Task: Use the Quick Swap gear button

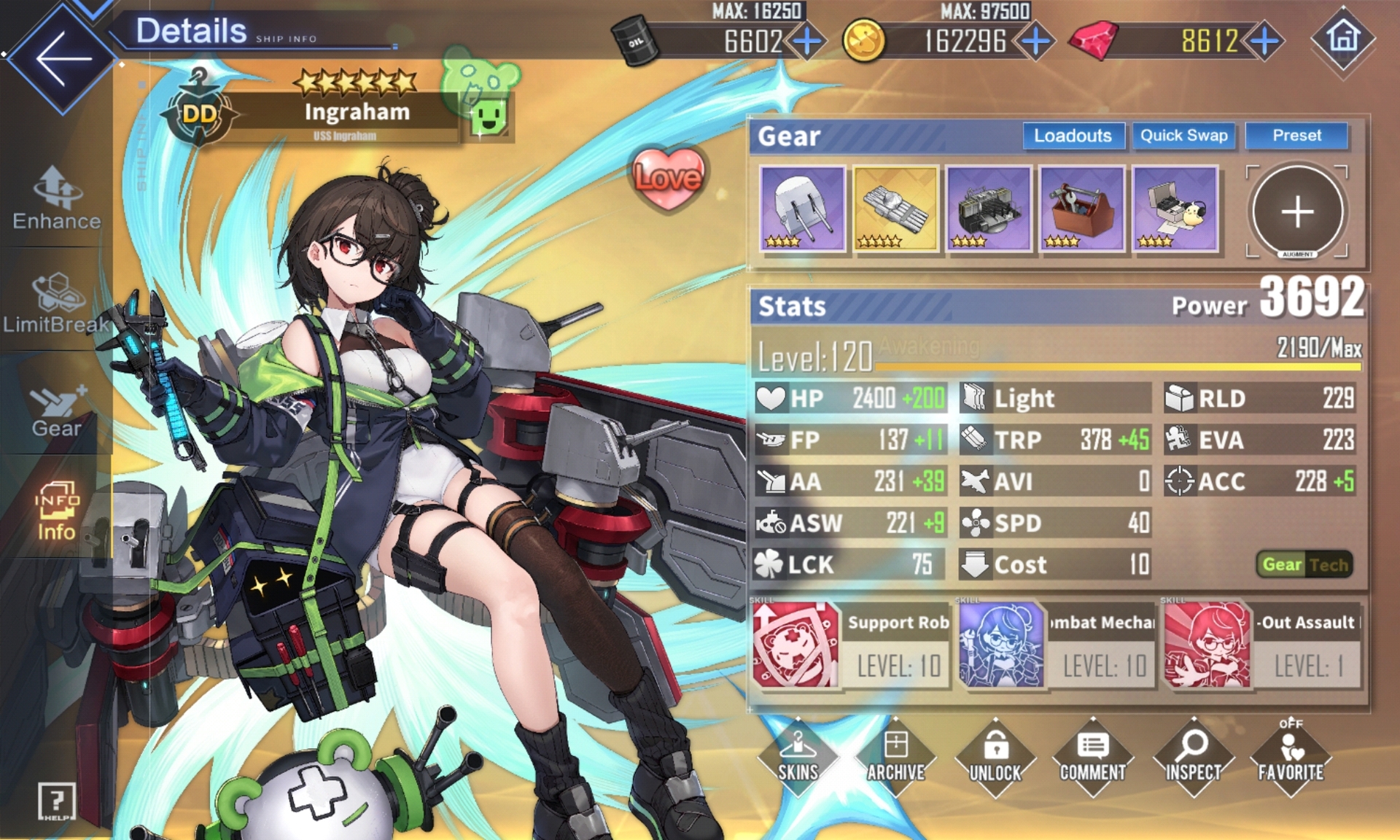Action: coord(1183,136)
